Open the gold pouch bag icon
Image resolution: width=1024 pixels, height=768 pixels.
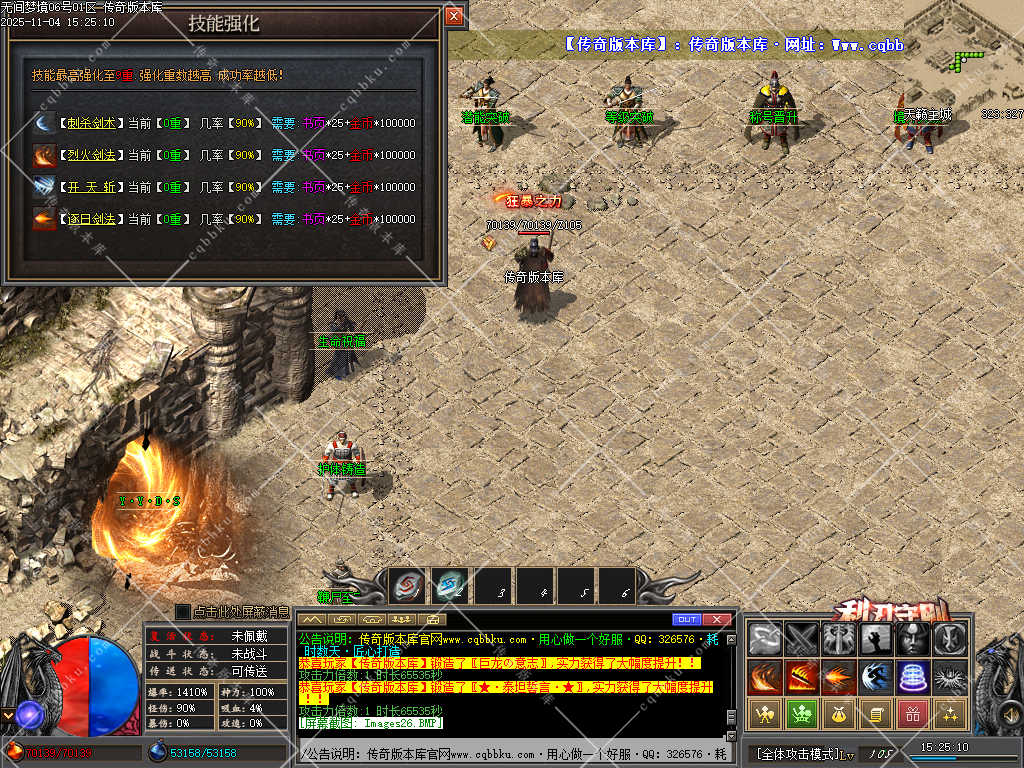(x=839, y=713)
